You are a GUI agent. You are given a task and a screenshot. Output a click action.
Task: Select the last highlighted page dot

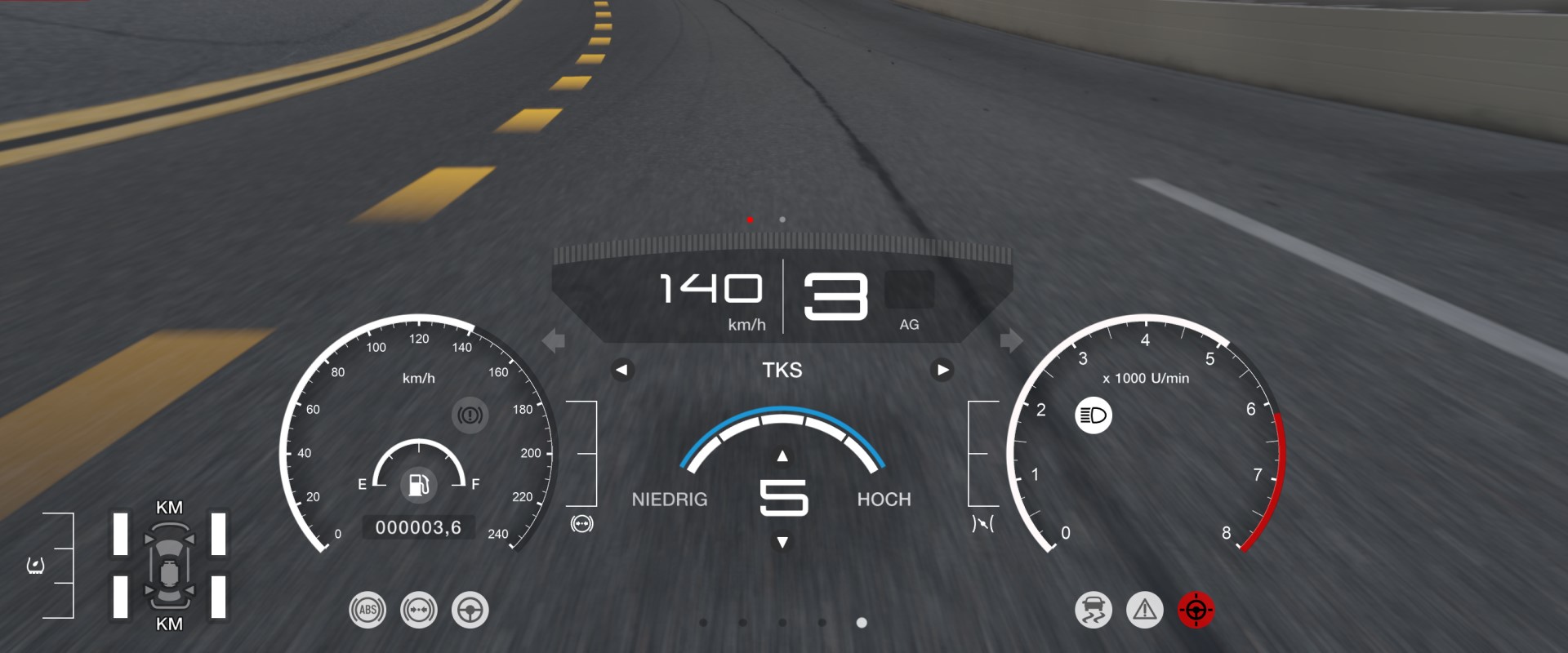pos(862,623)
